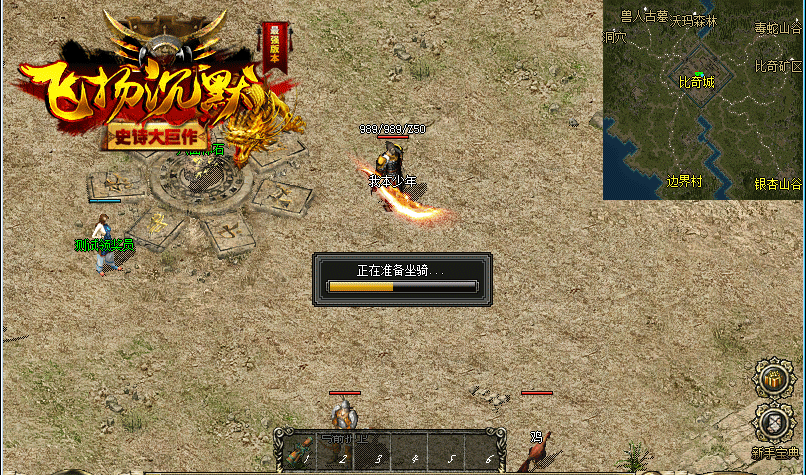
Task: Click 兽人古墓 on the minimap
Action: coord(644,16)
